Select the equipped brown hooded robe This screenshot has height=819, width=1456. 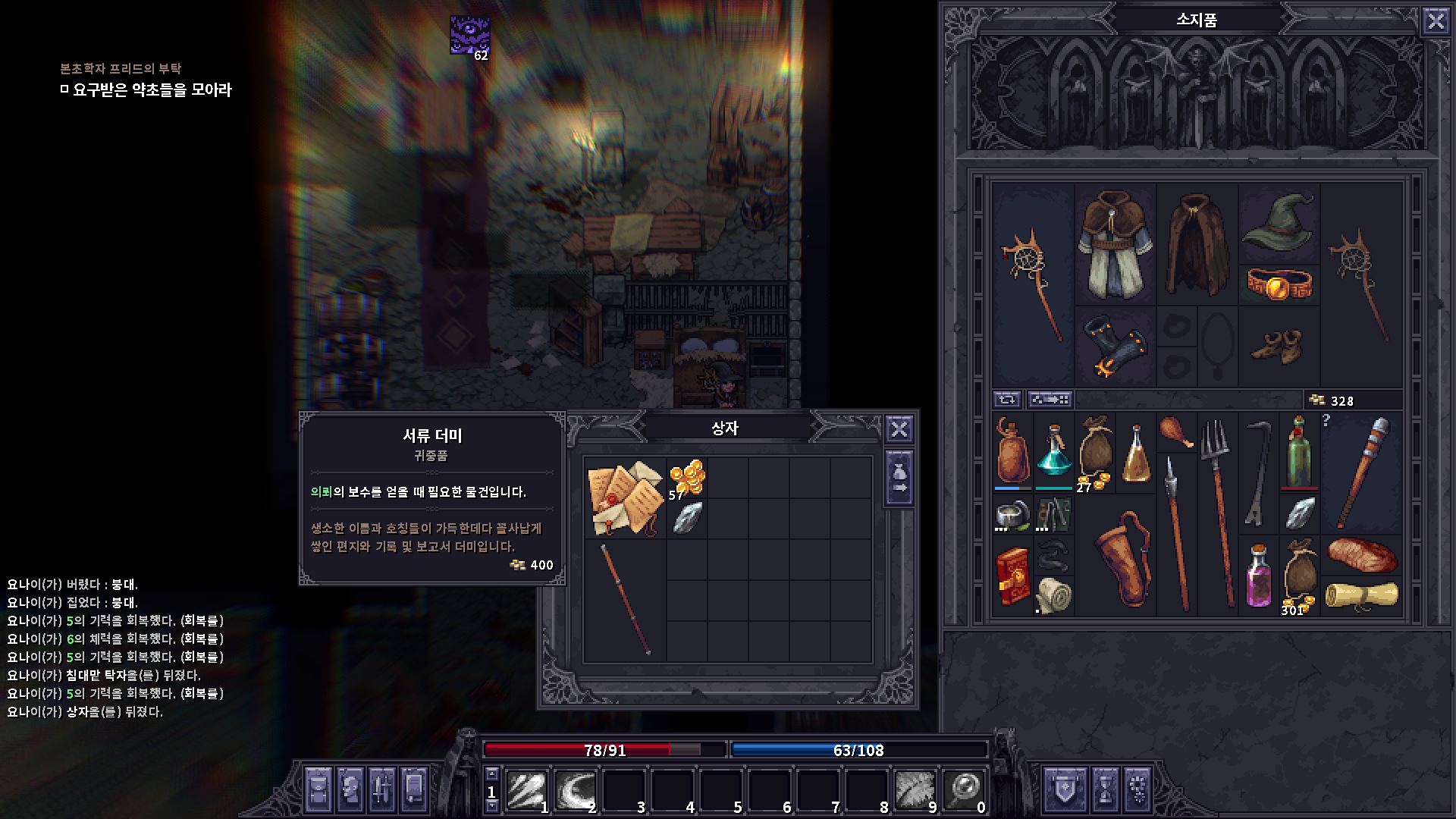[1115, 243]
